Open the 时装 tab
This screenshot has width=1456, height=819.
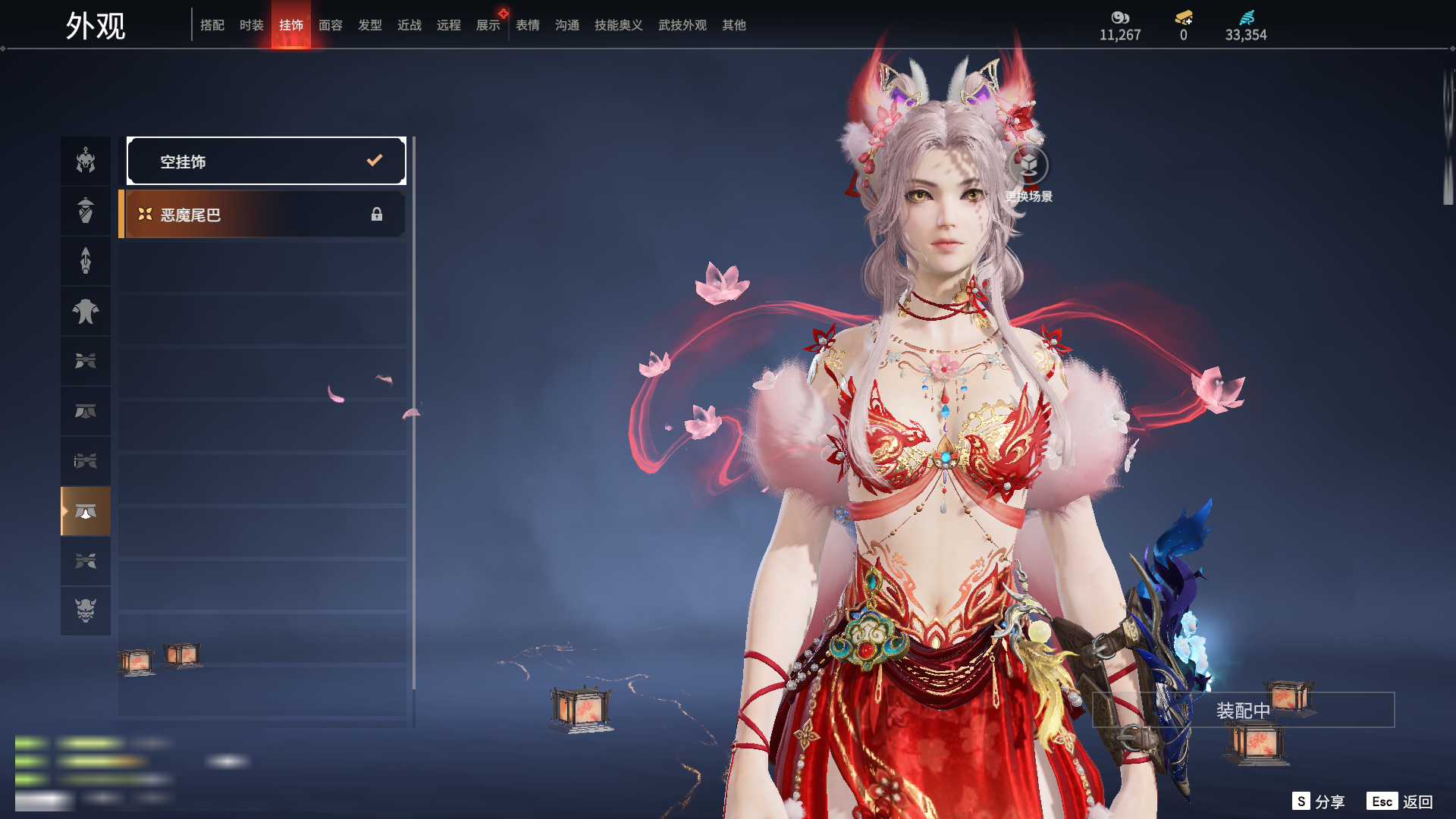click(252, 25)
